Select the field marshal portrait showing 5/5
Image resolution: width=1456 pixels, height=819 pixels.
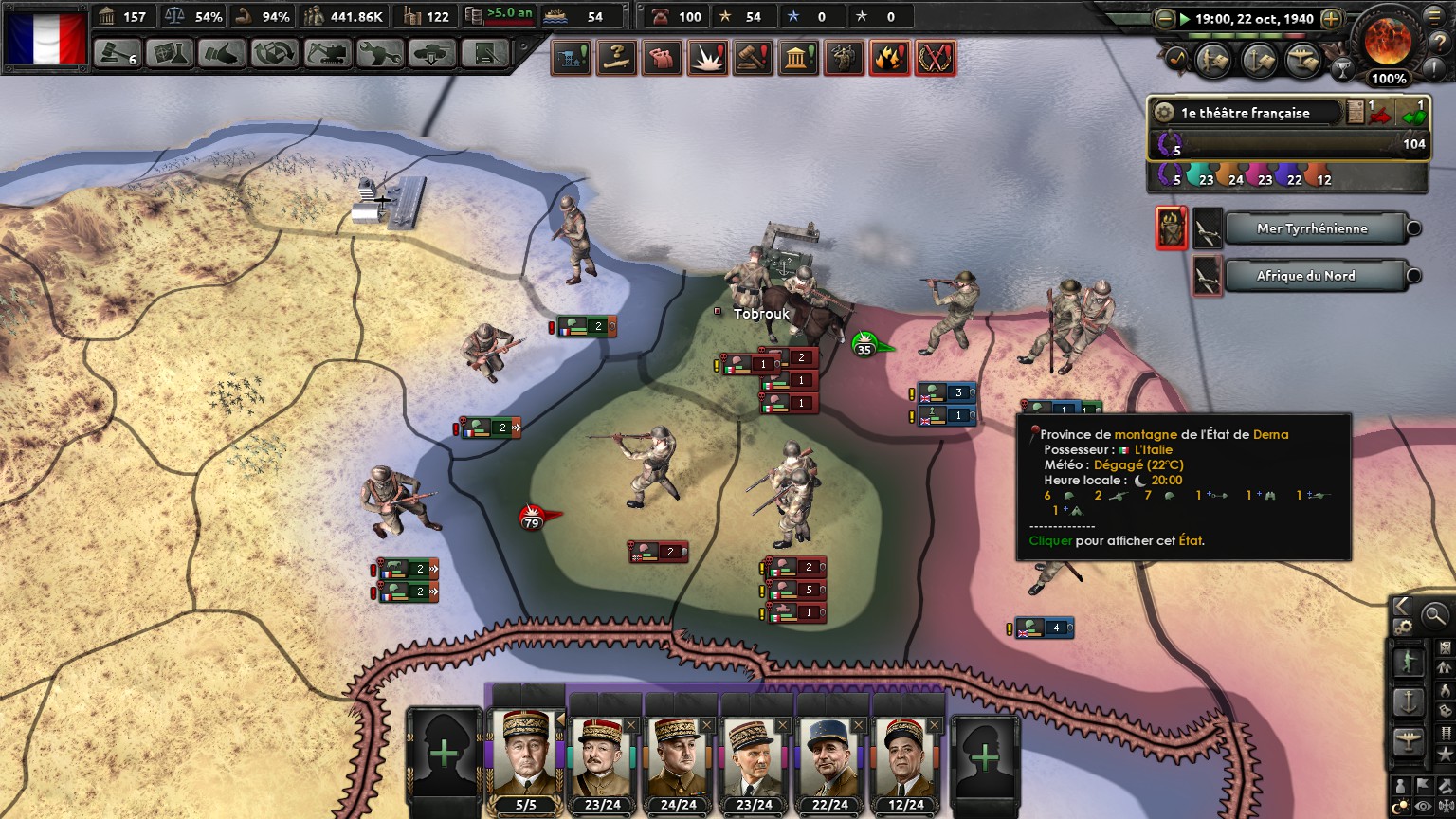click(526, 759)
